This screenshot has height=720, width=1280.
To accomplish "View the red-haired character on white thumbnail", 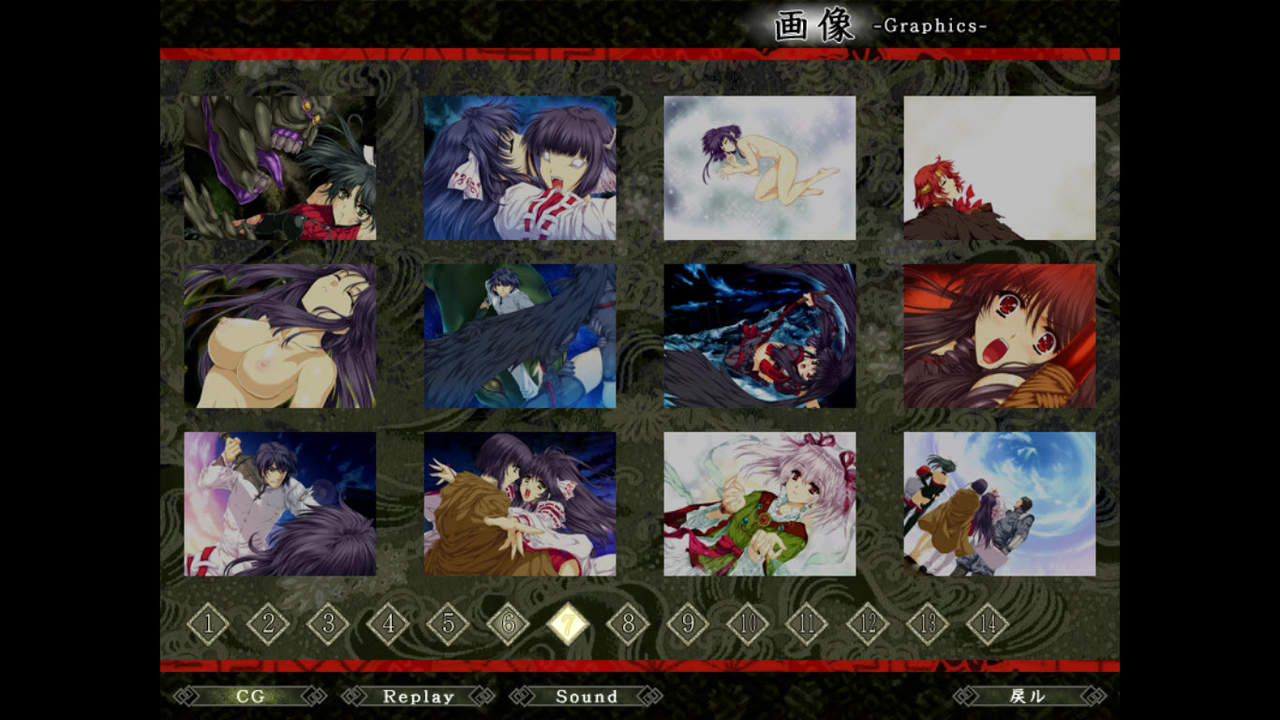I will click(999, 168).
